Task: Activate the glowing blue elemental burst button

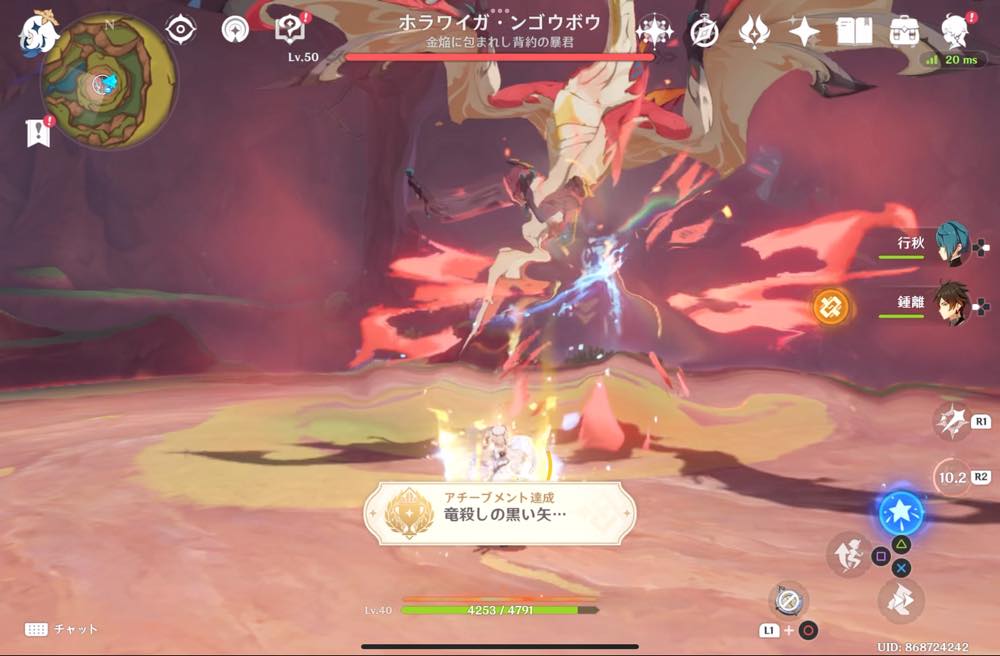Action: point(900,513)
